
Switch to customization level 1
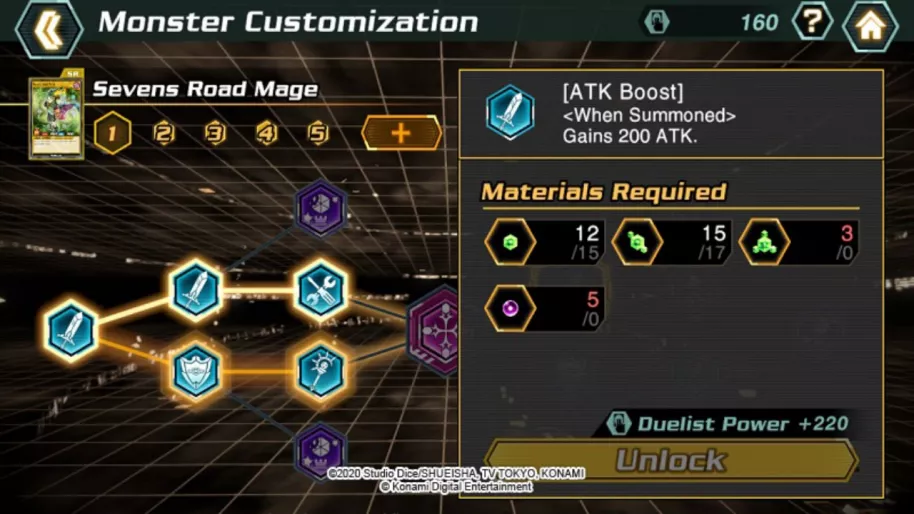(112, 133)
